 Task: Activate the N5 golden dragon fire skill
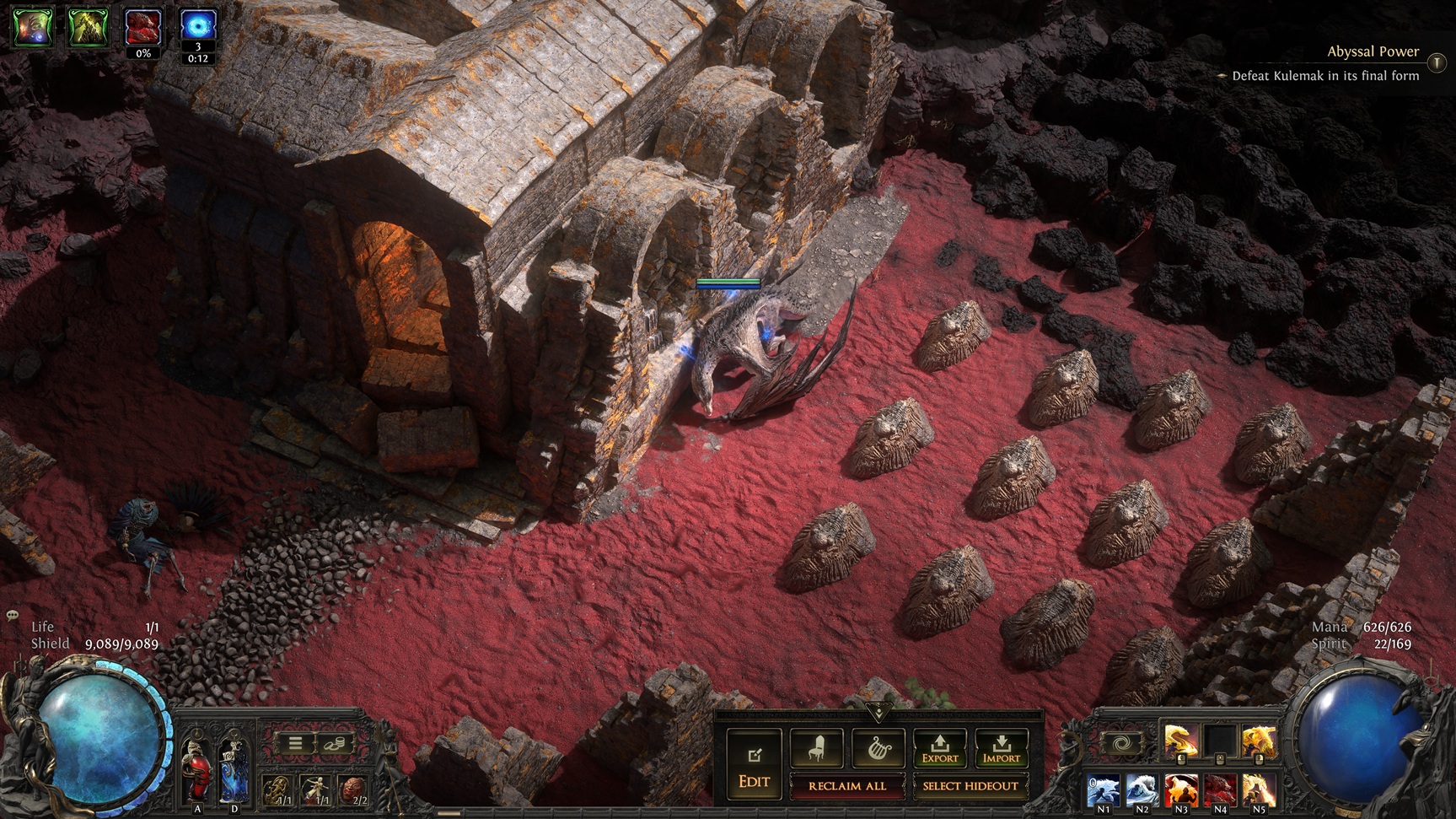point(1259,791)
